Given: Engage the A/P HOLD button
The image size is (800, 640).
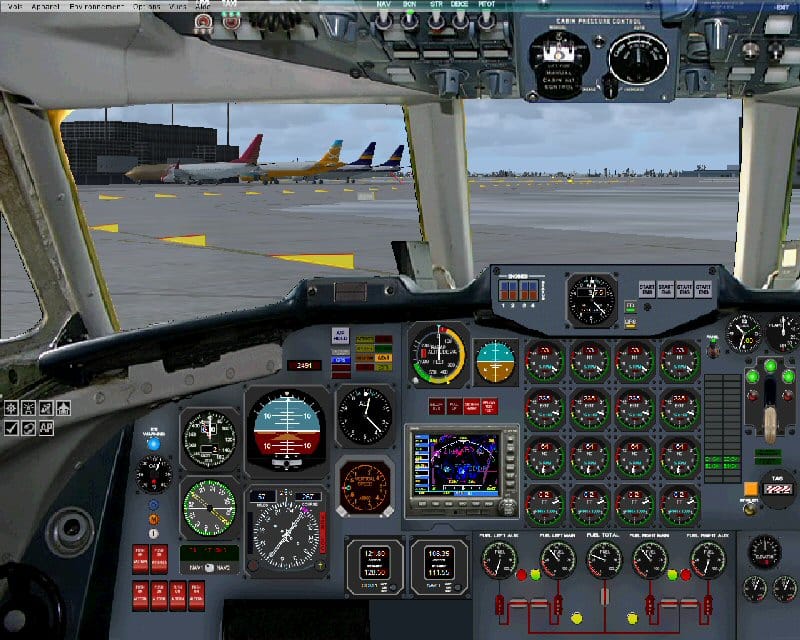Looking at the screenshot, I should (x=340, y=336).
